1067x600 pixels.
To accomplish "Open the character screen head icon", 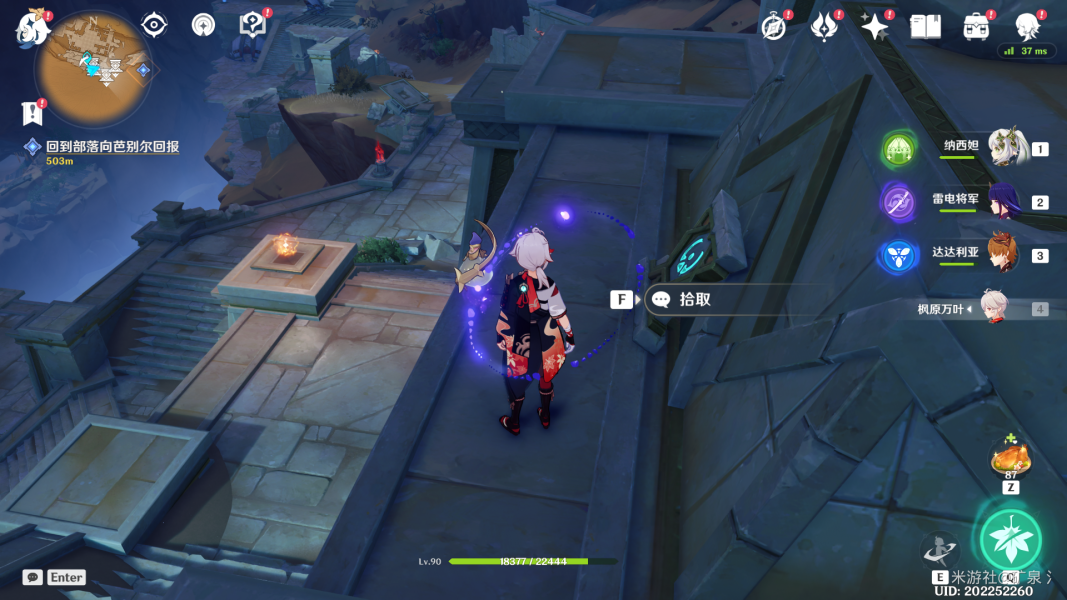I will (x=1027, y=27).
